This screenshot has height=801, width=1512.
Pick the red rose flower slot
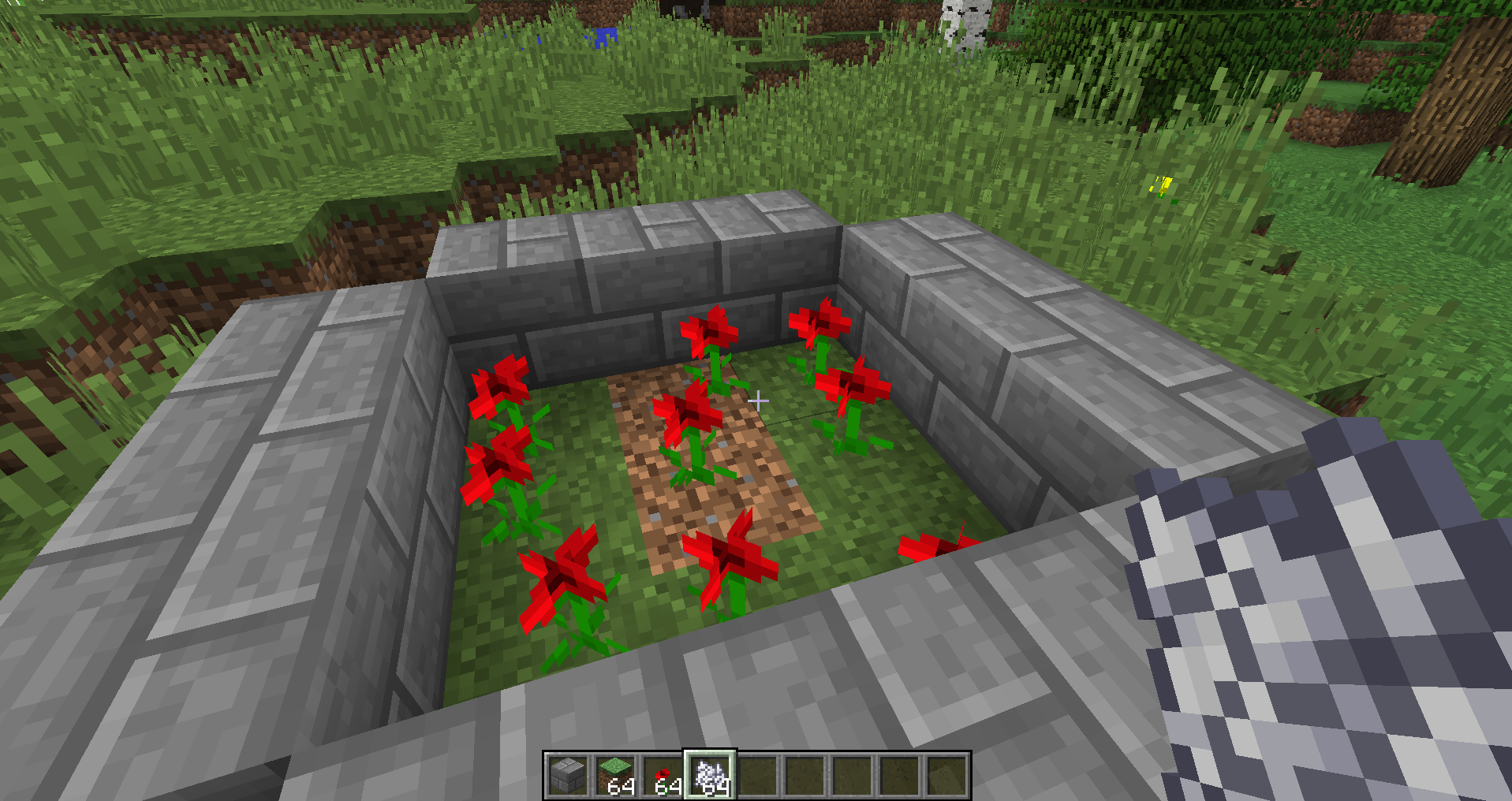pos(663,775)
